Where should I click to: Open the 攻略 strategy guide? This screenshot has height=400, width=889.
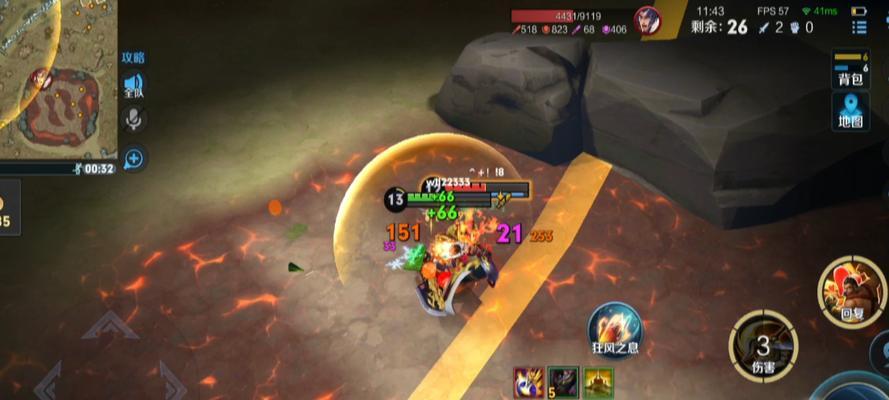(133, 58)
